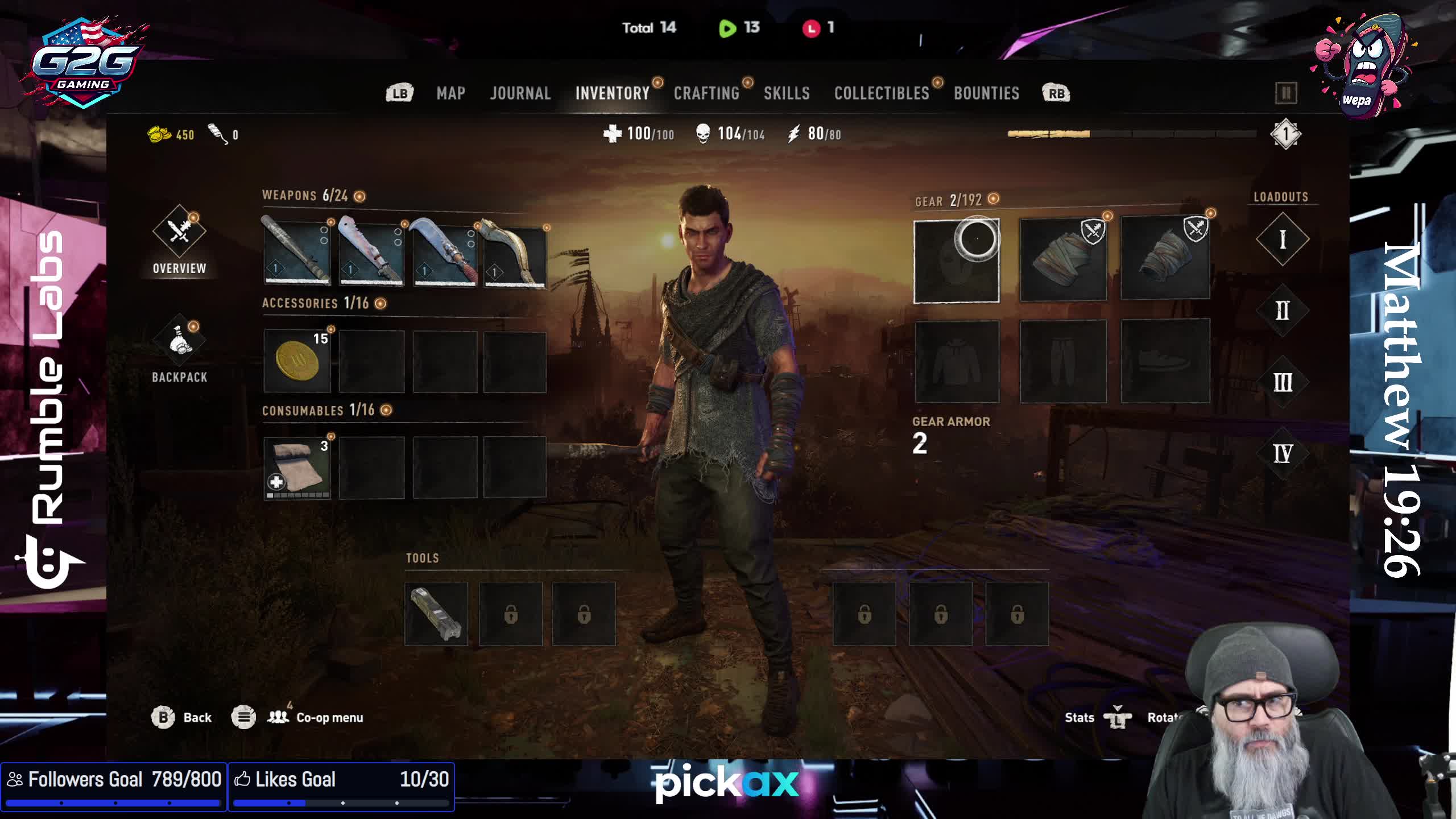Viewport: 1456px width, 819px height.
Task: Select the empty headgear slot
Action: (957, 261)
